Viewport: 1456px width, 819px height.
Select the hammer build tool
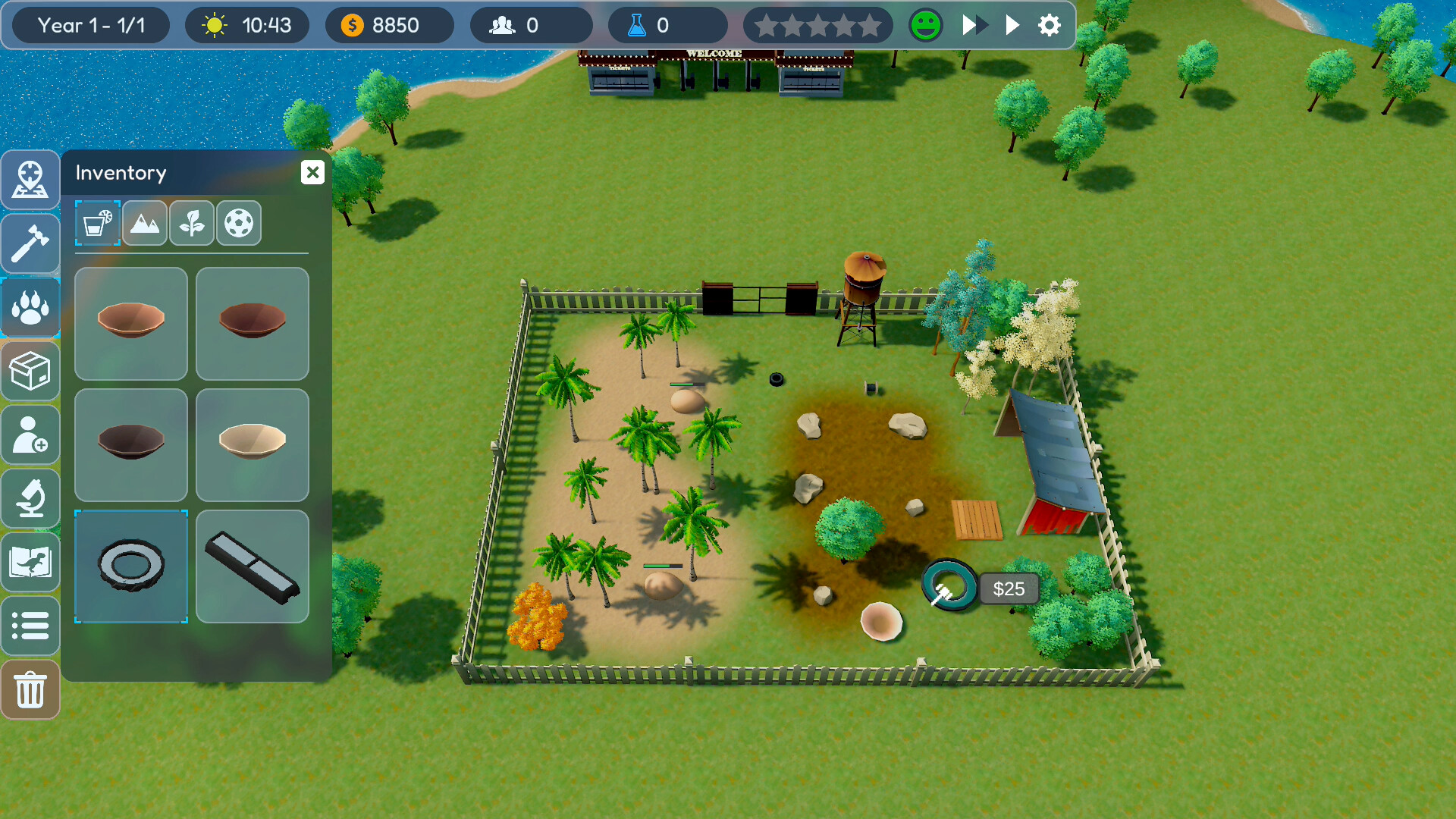coord(30,243)
